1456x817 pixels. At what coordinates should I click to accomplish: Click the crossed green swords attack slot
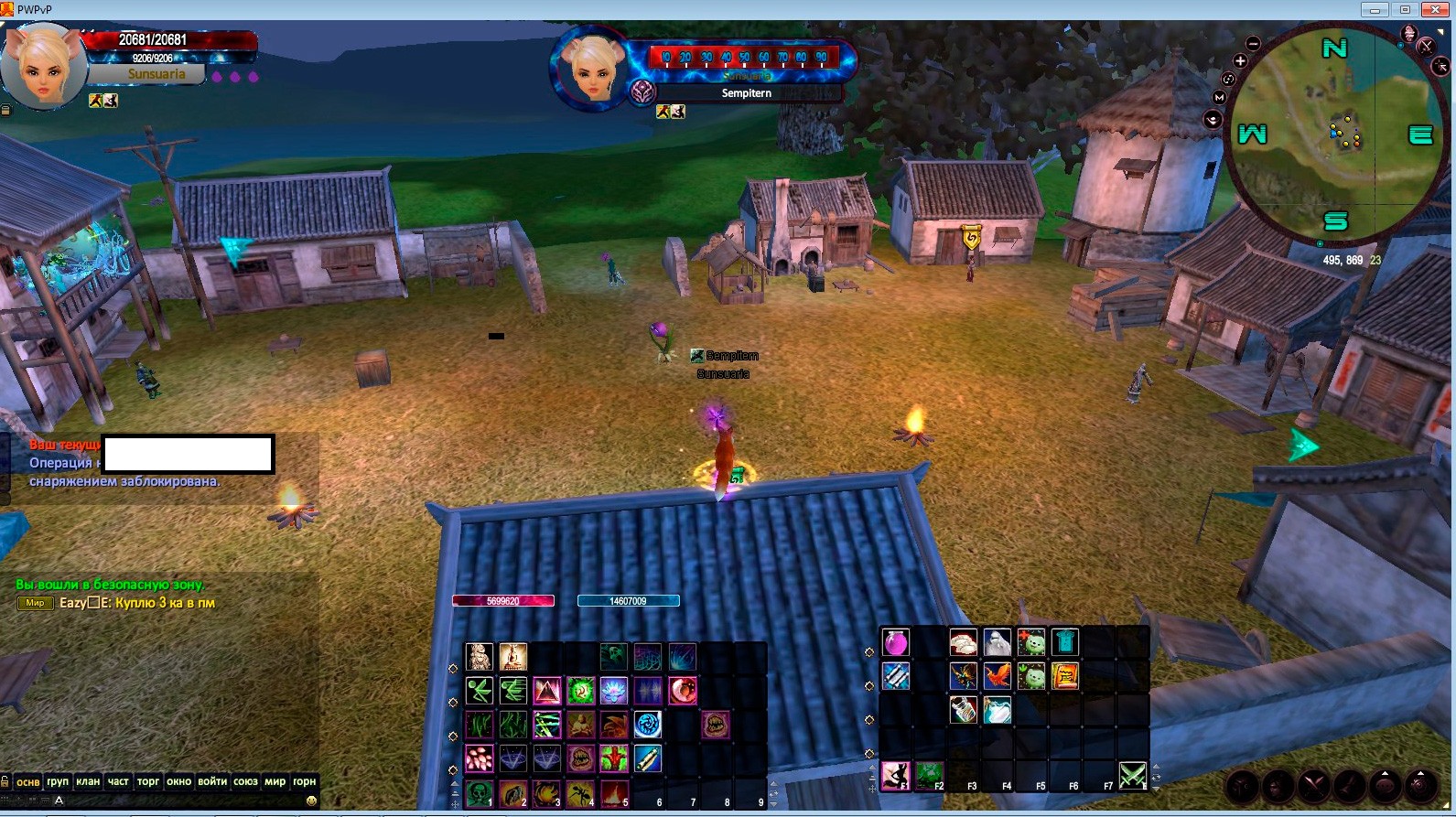tap(1133, 776)
